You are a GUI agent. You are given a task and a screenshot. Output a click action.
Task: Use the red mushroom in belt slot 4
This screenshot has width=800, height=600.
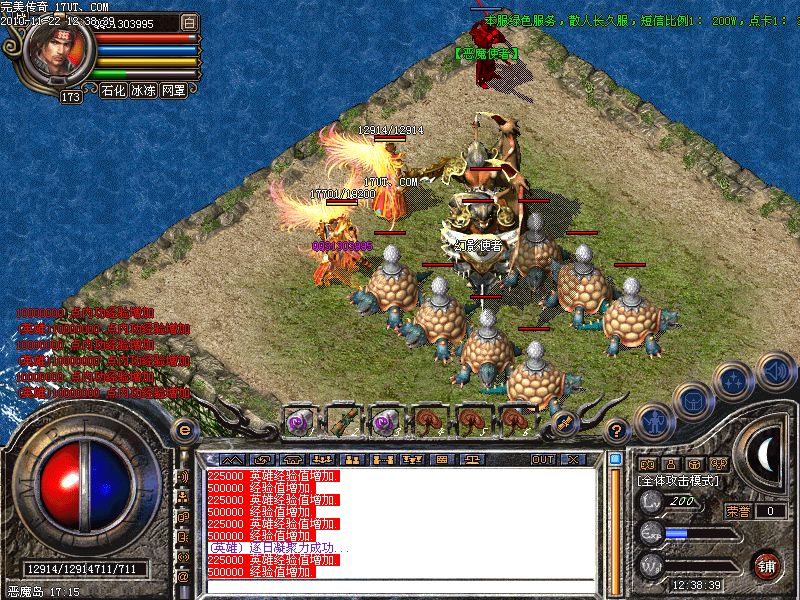[431, 421]
